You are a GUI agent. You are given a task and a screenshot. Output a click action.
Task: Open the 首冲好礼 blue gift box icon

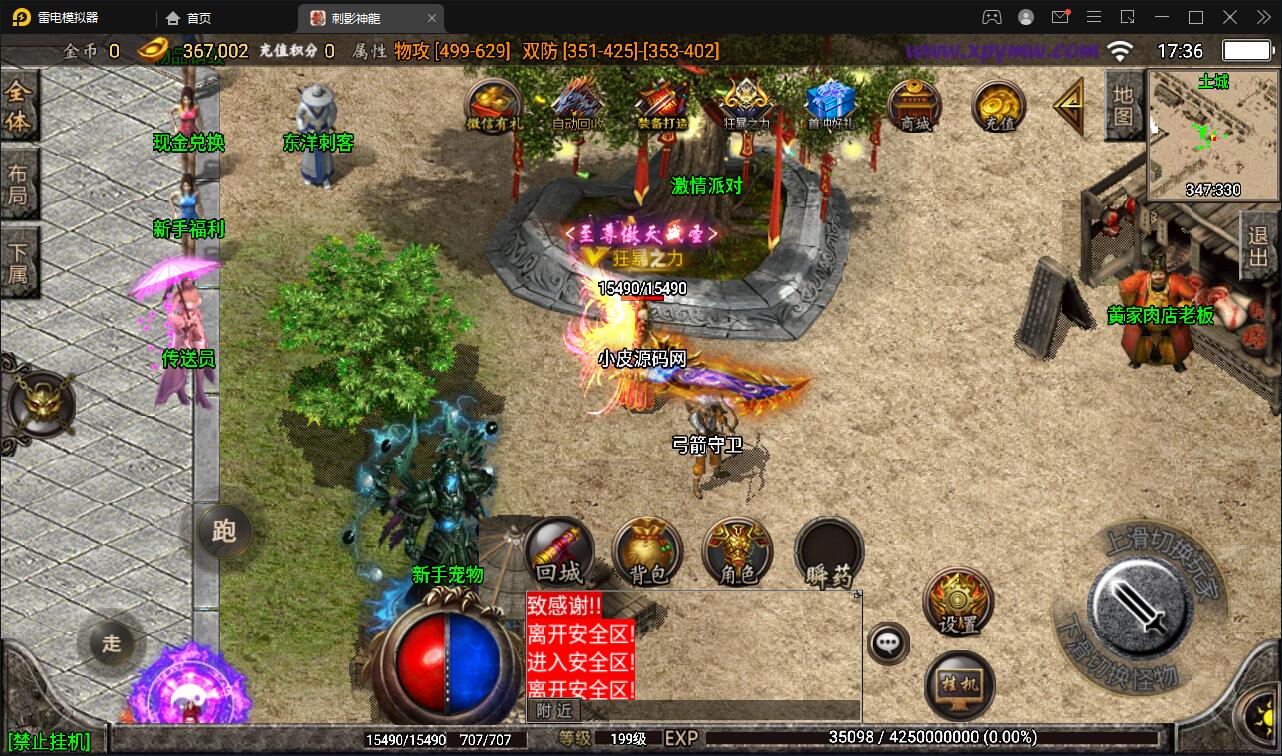(x=827, y=101)
